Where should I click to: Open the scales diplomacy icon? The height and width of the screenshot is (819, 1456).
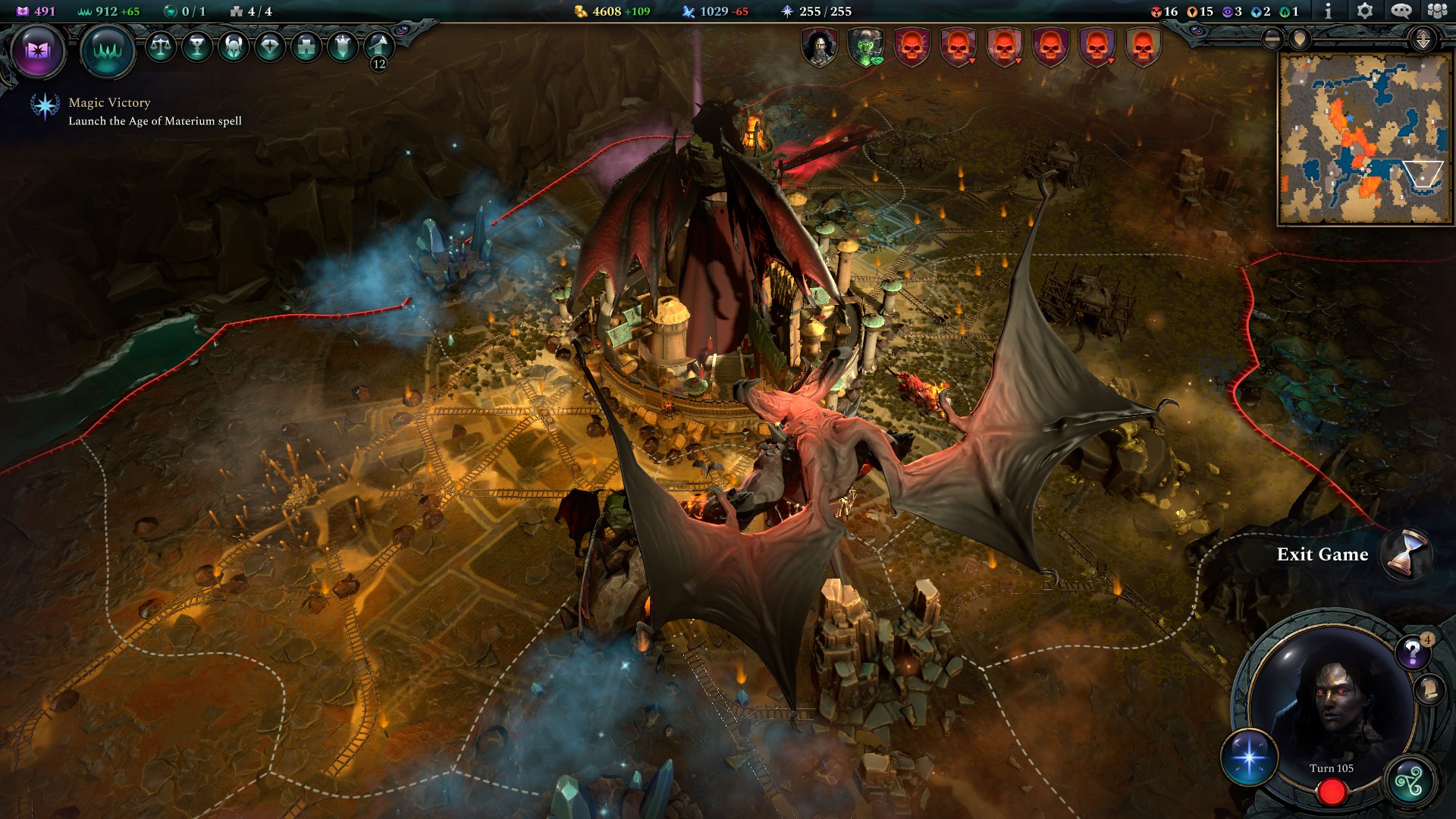[160, 47]
